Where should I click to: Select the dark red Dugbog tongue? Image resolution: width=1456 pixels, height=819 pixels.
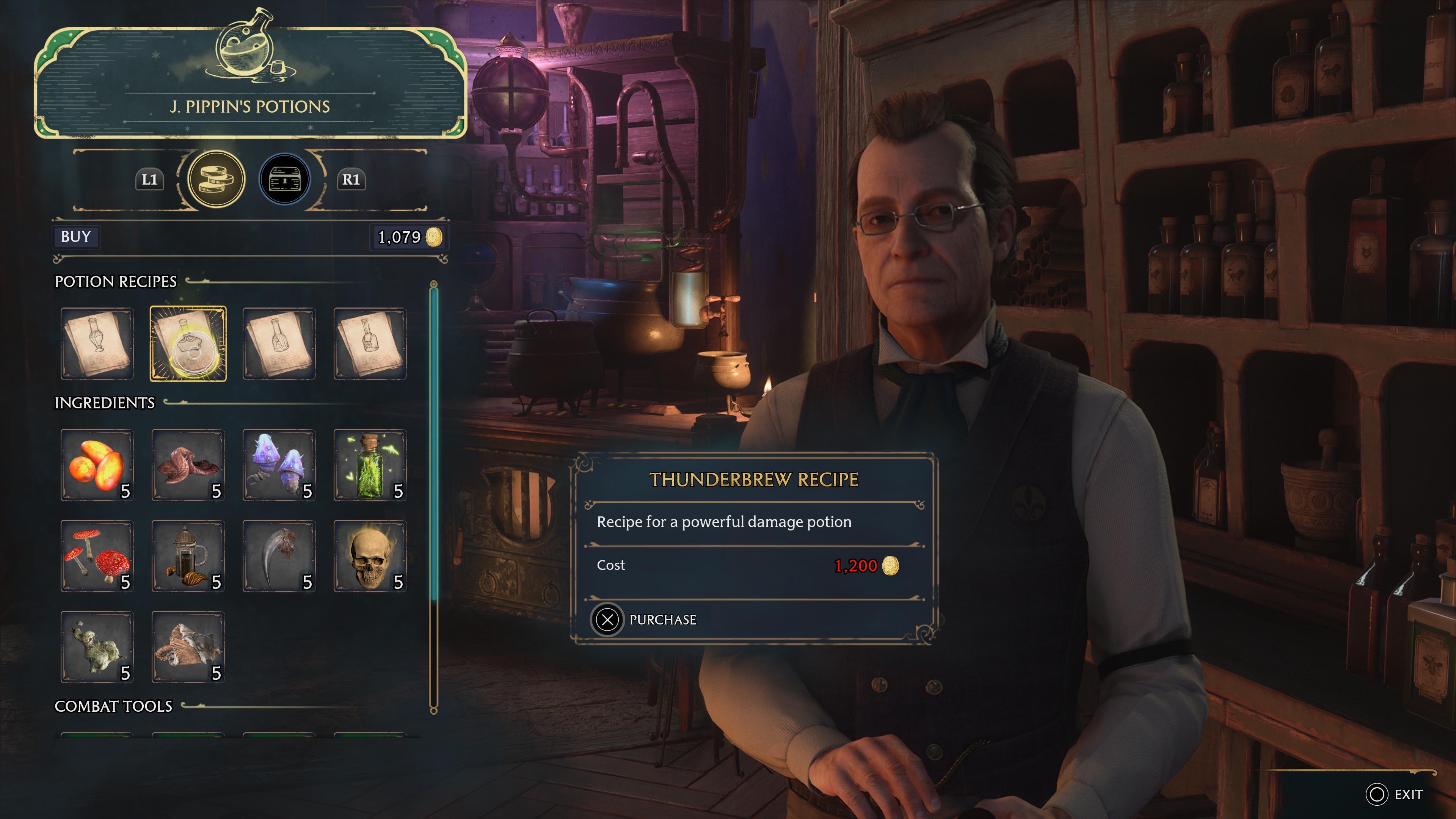pos(188,464)
